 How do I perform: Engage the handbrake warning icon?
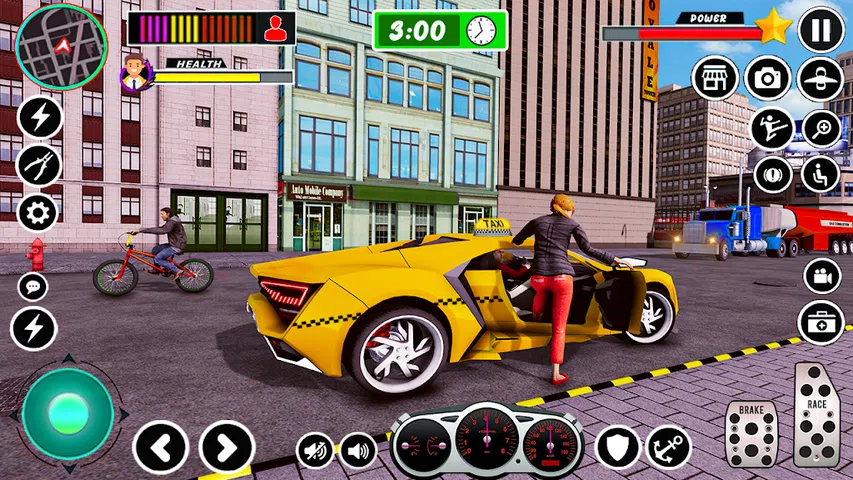[x=772, y=174]
